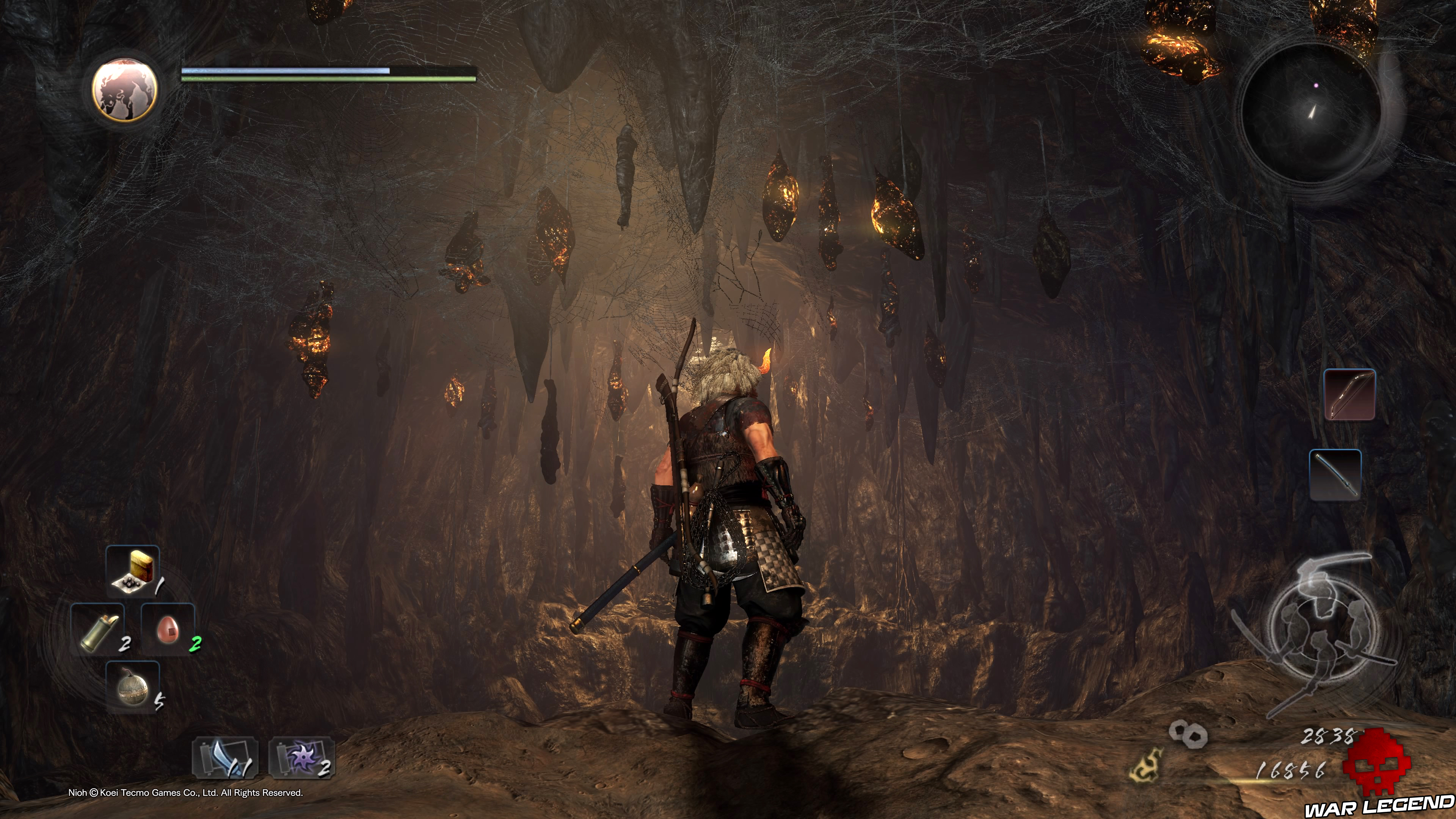
Task: Use the yellow pouch with black pellets
Action: click(x=133, y=572)
